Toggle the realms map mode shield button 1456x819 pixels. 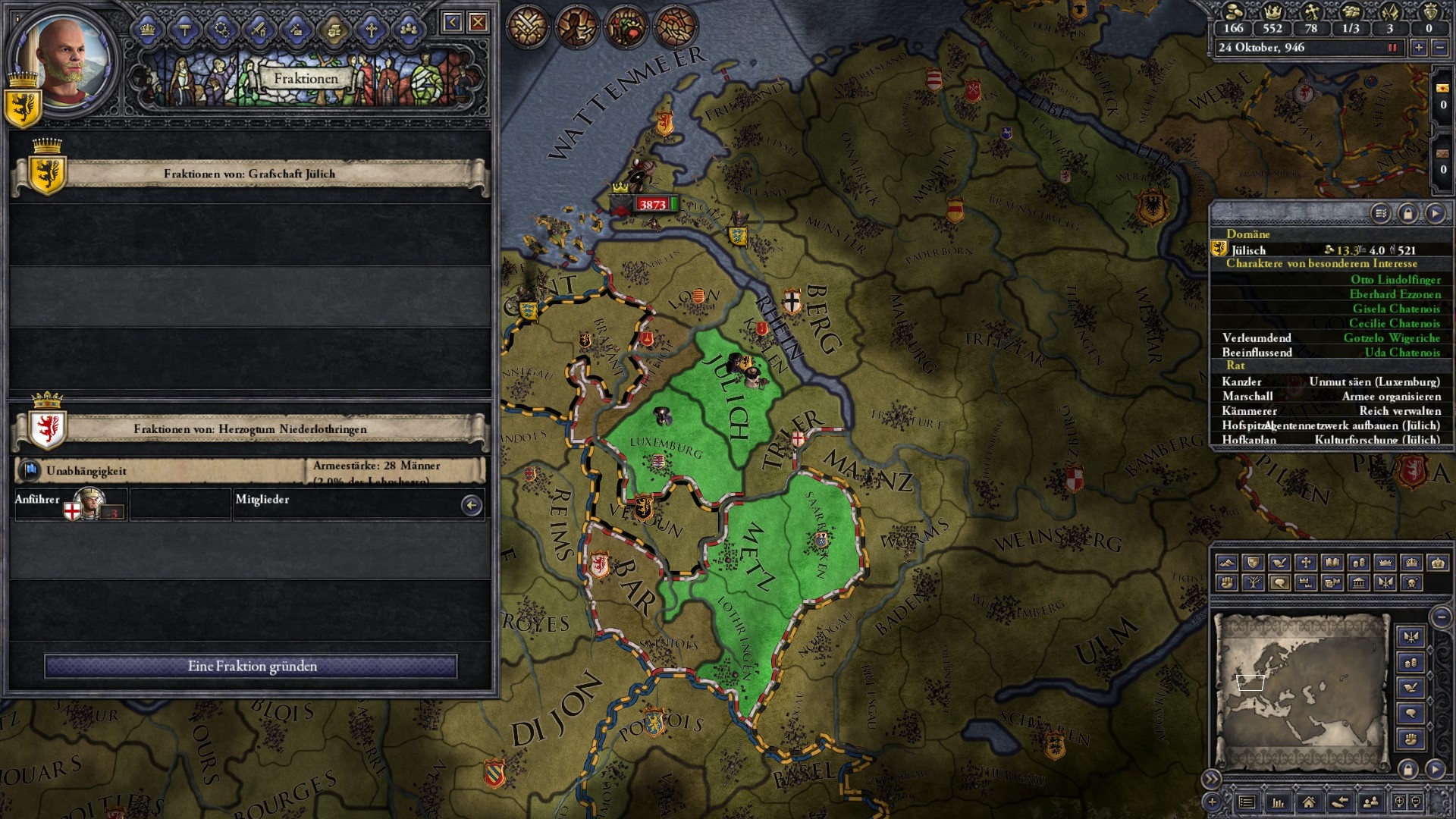pos(1253,562)
